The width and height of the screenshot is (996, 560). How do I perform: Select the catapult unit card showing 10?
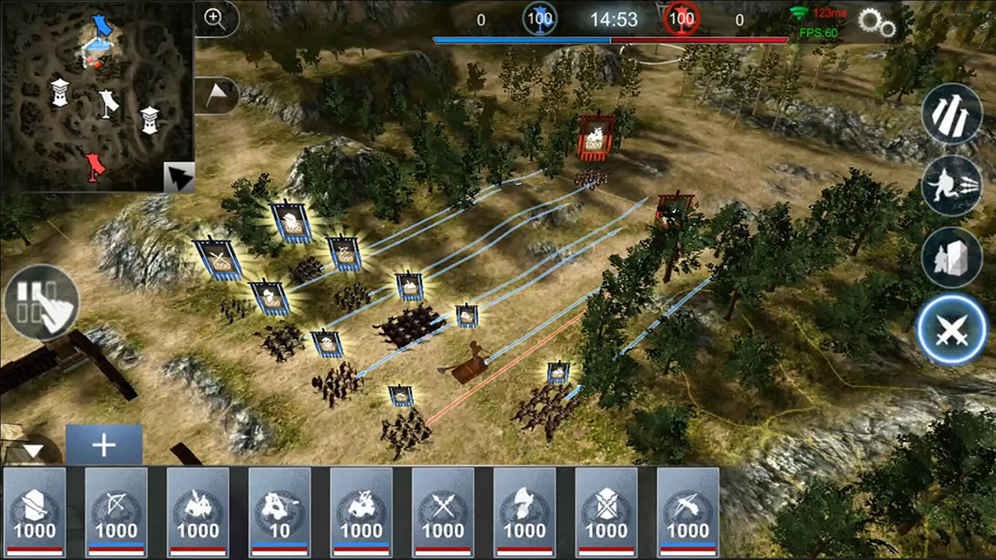coord(280,512)
